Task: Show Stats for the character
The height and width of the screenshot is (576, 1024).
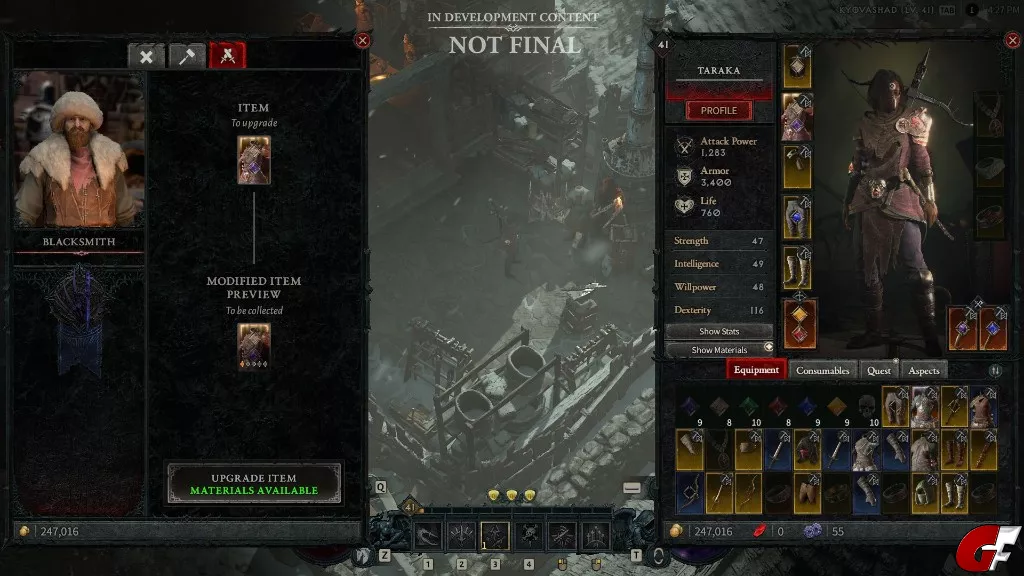Action: 720,331
